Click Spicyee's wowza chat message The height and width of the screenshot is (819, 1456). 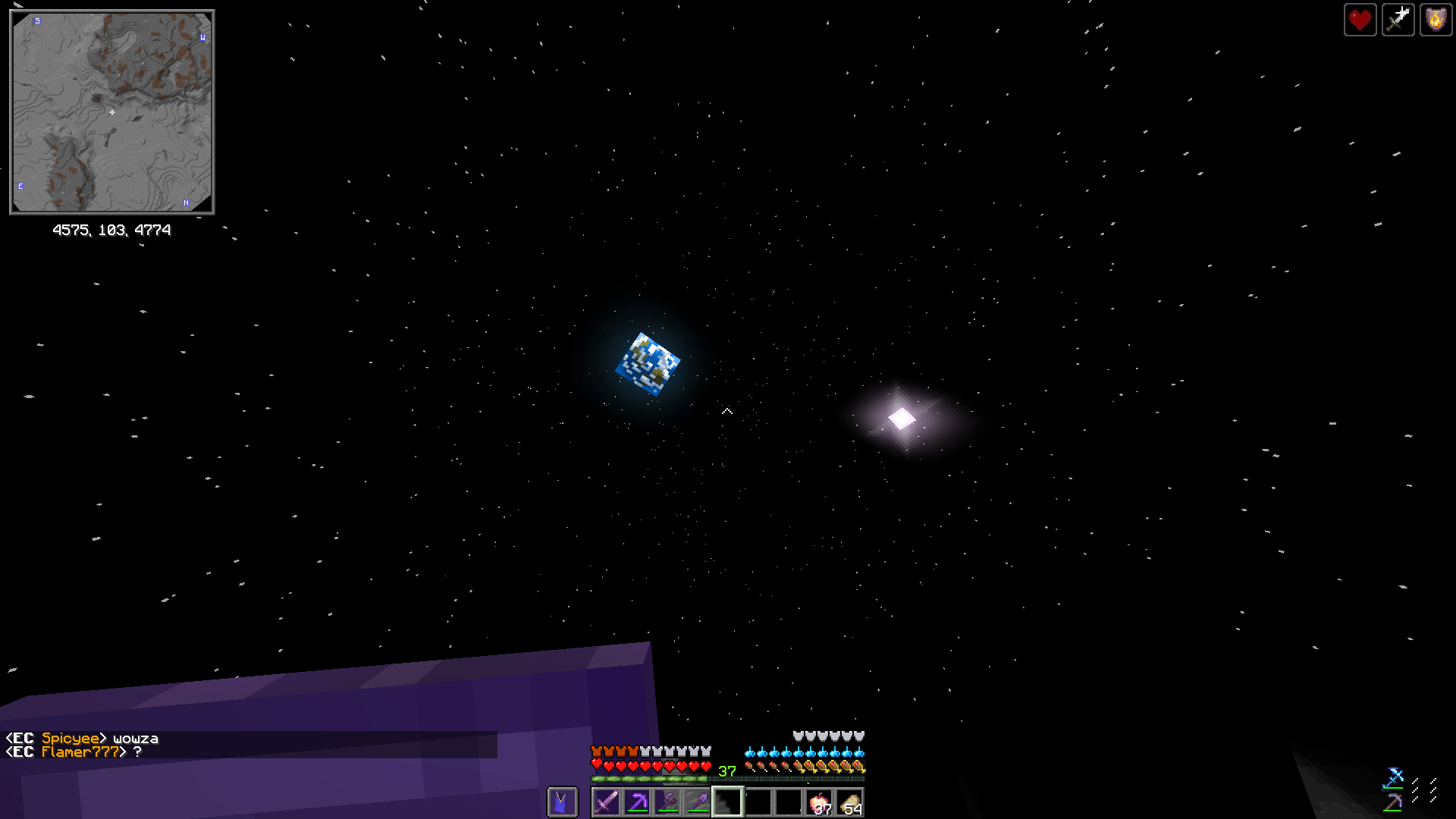tap(135, 737)
